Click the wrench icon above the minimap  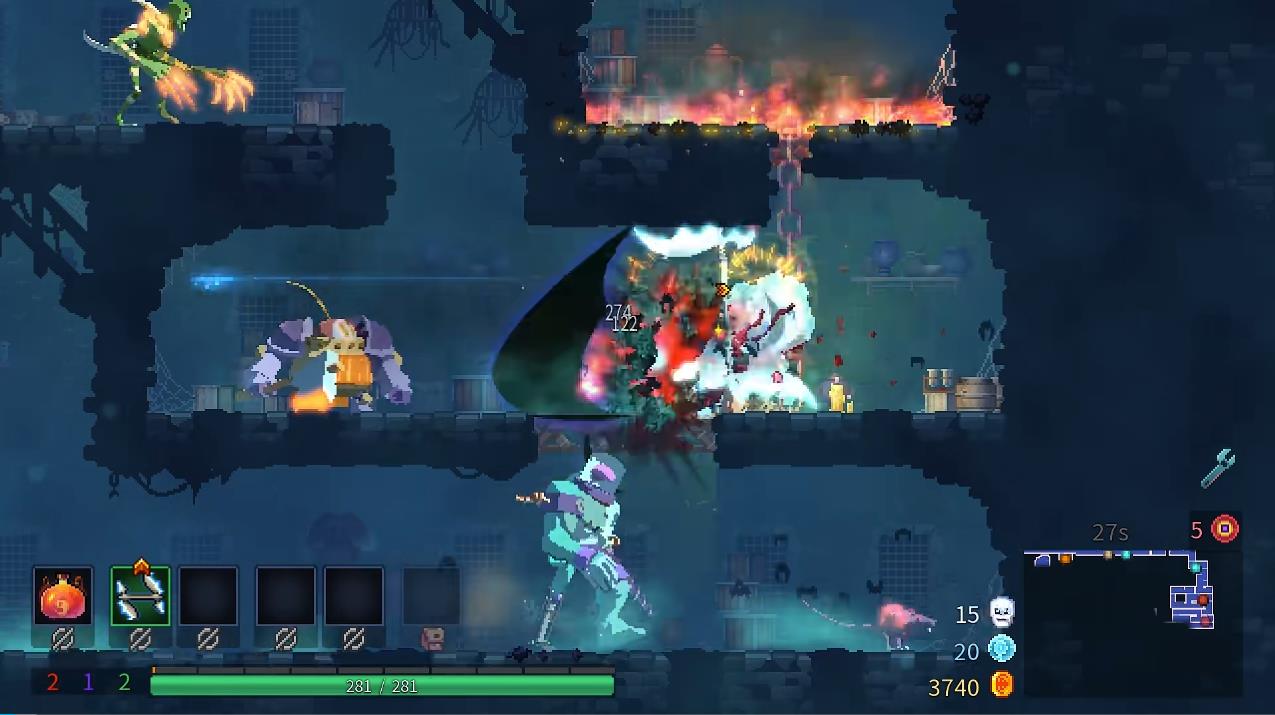1217,468
